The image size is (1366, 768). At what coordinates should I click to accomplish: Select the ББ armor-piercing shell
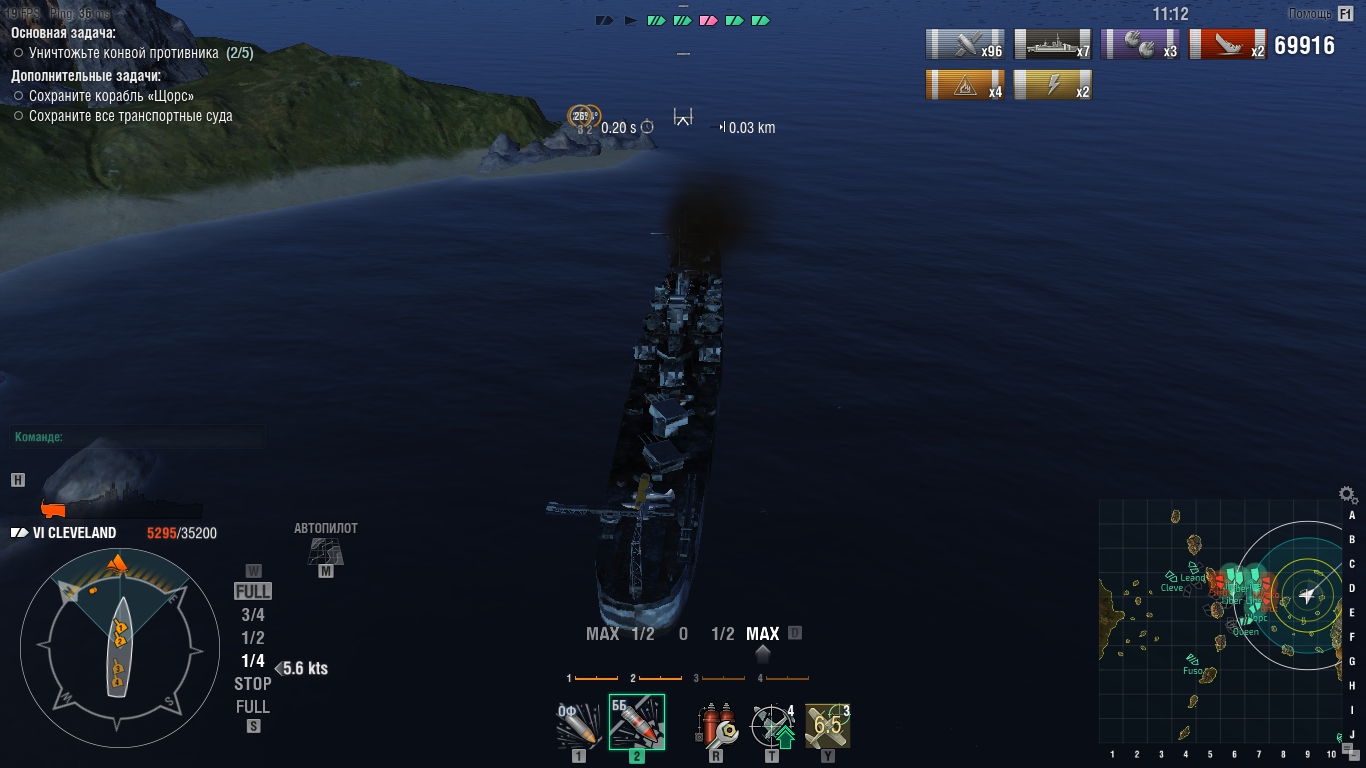[x=637, y=722]
